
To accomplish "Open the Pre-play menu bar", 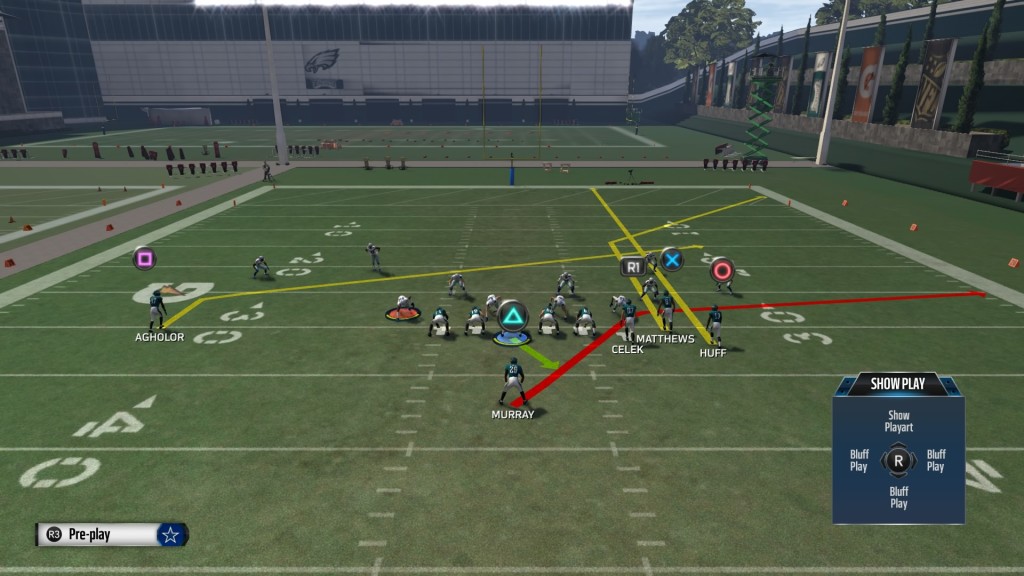I will pyautogui.click(x=99, y=535).
